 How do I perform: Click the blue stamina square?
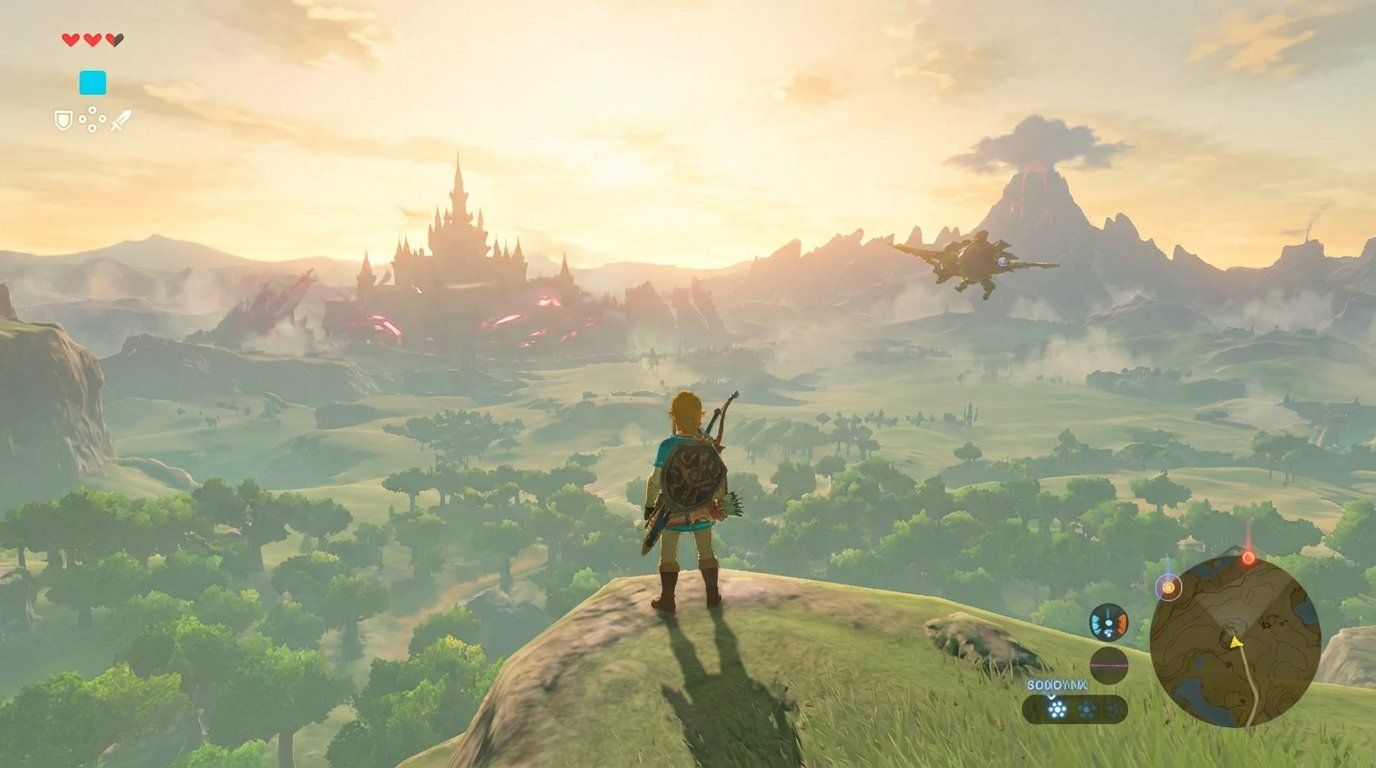tap(93, 82)
